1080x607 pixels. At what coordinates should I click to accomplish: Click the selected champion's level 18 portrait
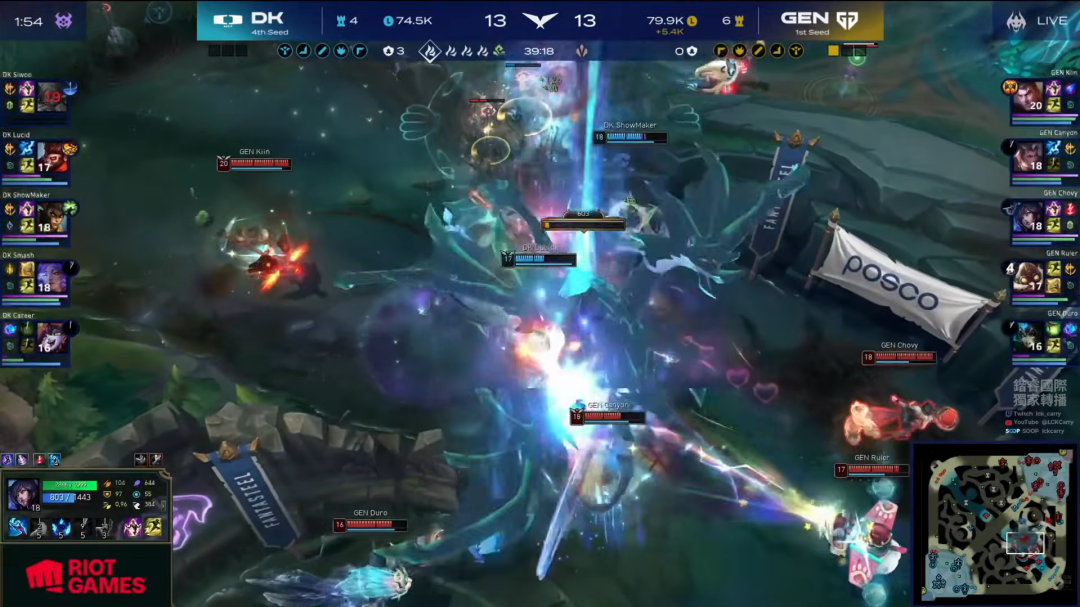click(x=22, y=494)
